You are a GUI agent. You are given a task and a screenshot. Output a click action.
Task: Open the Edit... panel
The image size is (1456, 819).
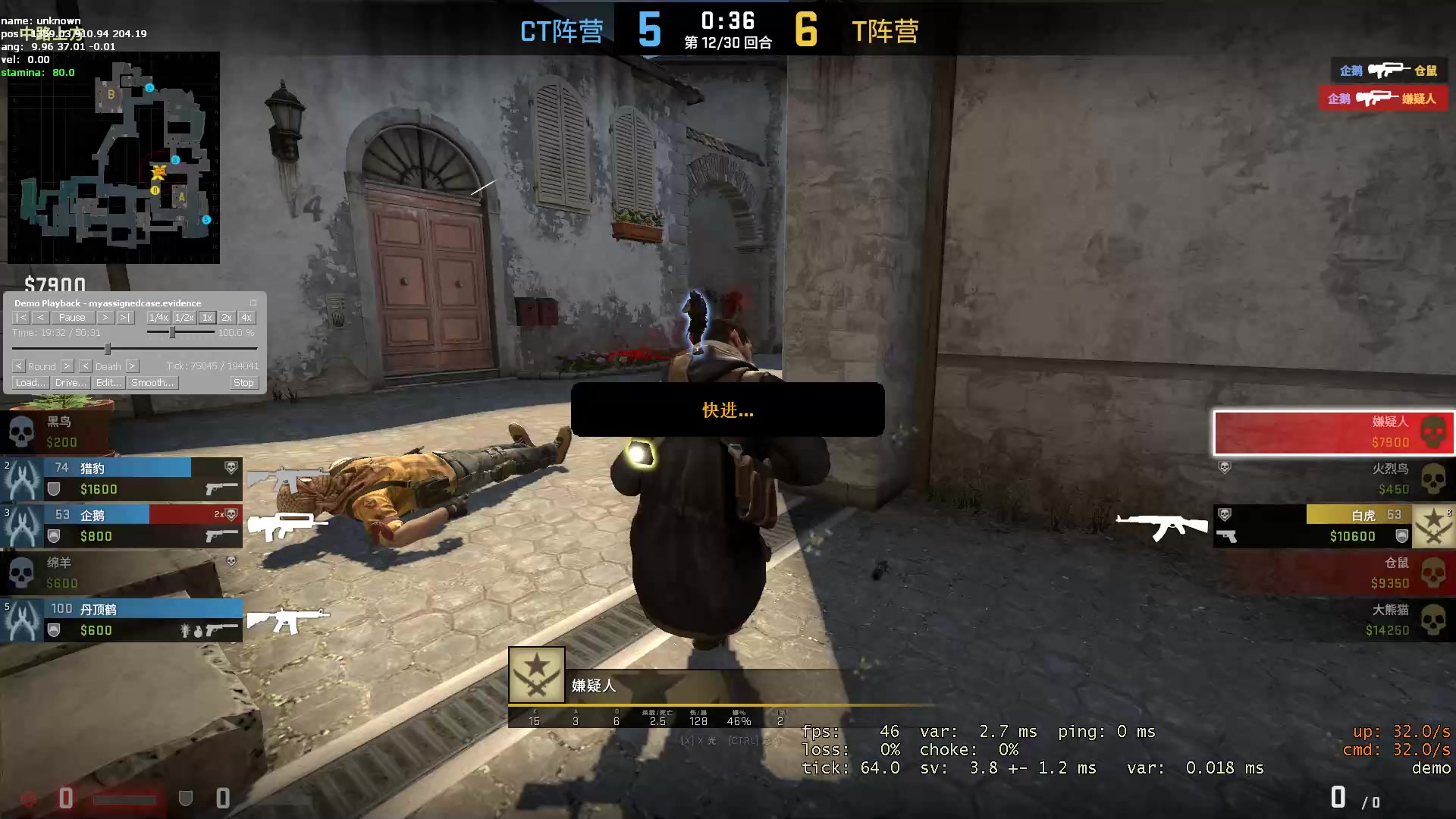[x=108, y=383]
